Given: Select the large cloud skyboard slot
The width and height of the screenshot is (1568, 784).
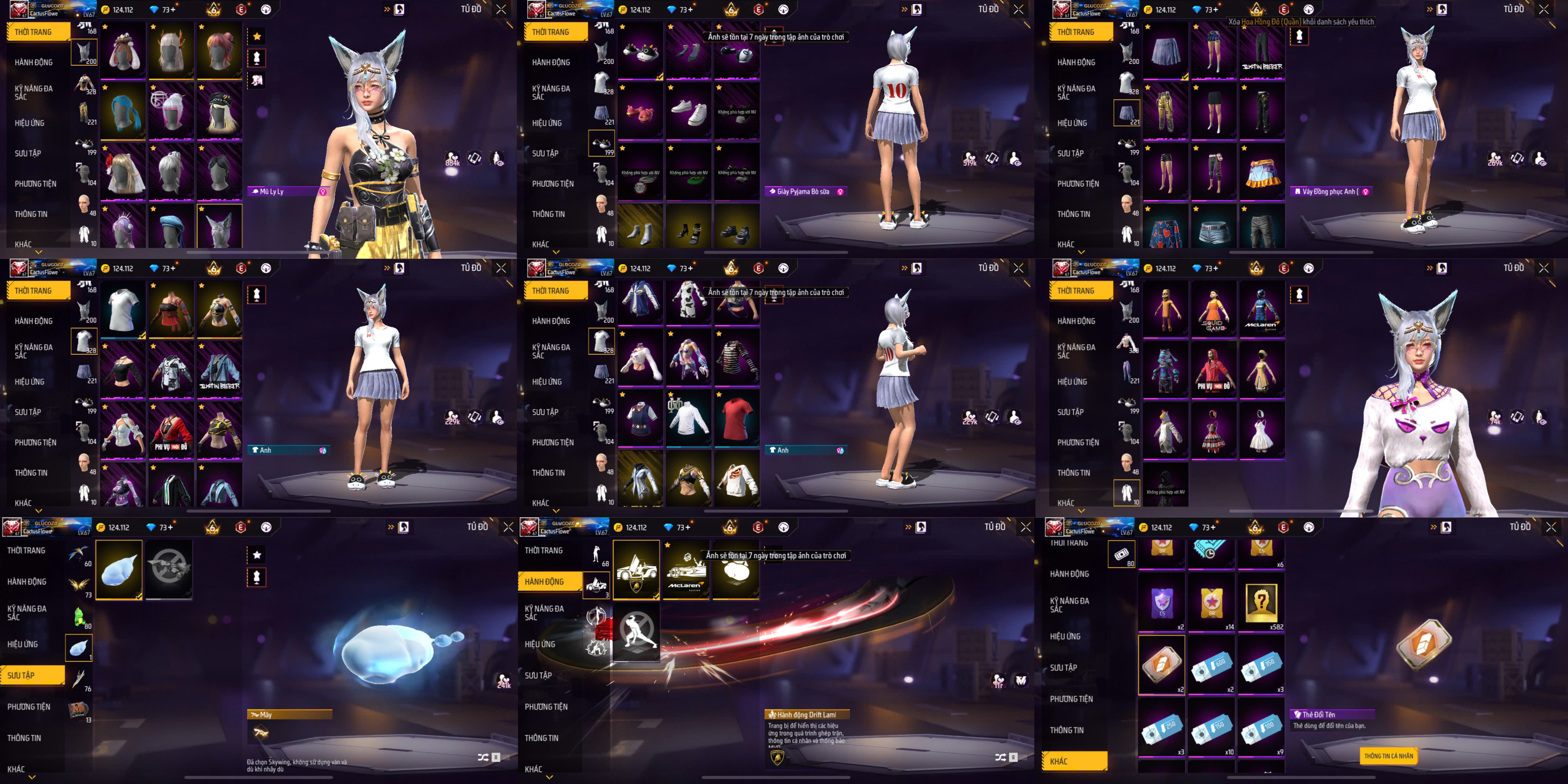Looking at the screenshot, I should pos(119,570).
